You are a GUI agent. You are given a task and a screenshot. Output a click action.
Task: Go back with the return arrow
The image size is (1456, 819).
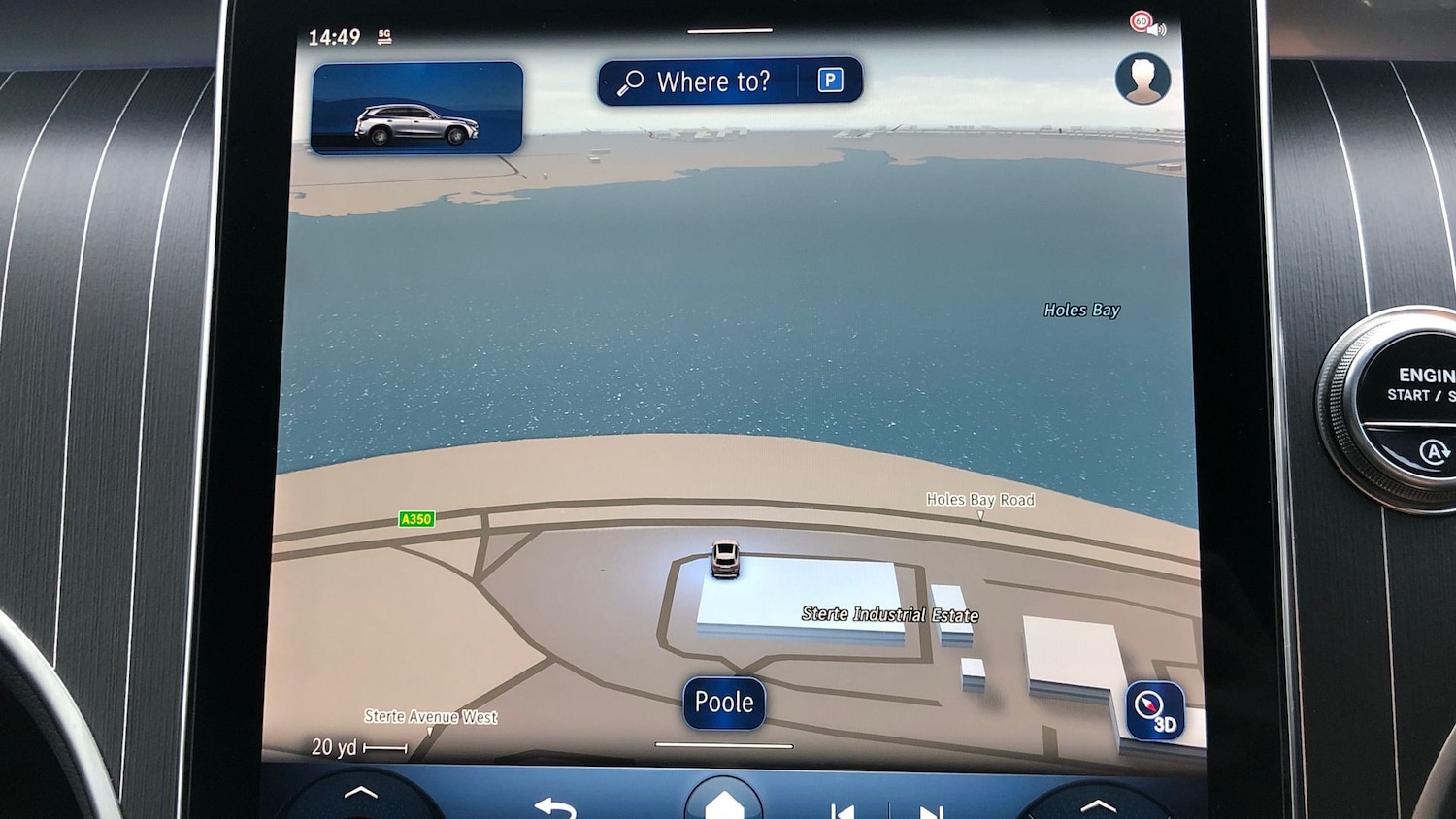(x=555, y=807)
